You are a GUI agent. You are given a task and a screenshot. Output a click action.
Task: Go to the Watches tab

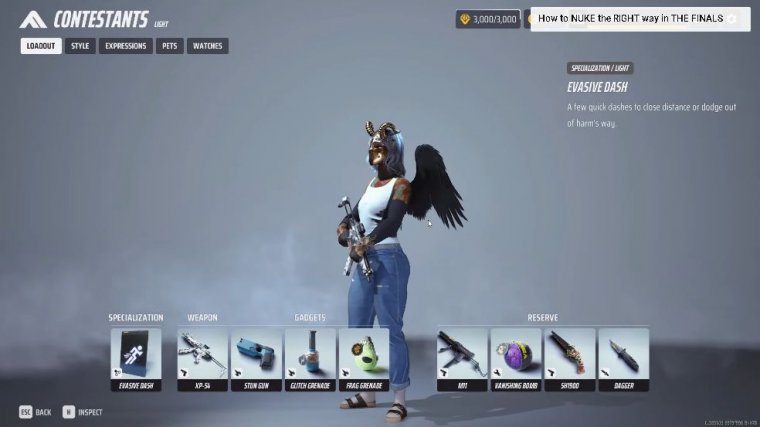pyautogui.click(x=207, y=46)
